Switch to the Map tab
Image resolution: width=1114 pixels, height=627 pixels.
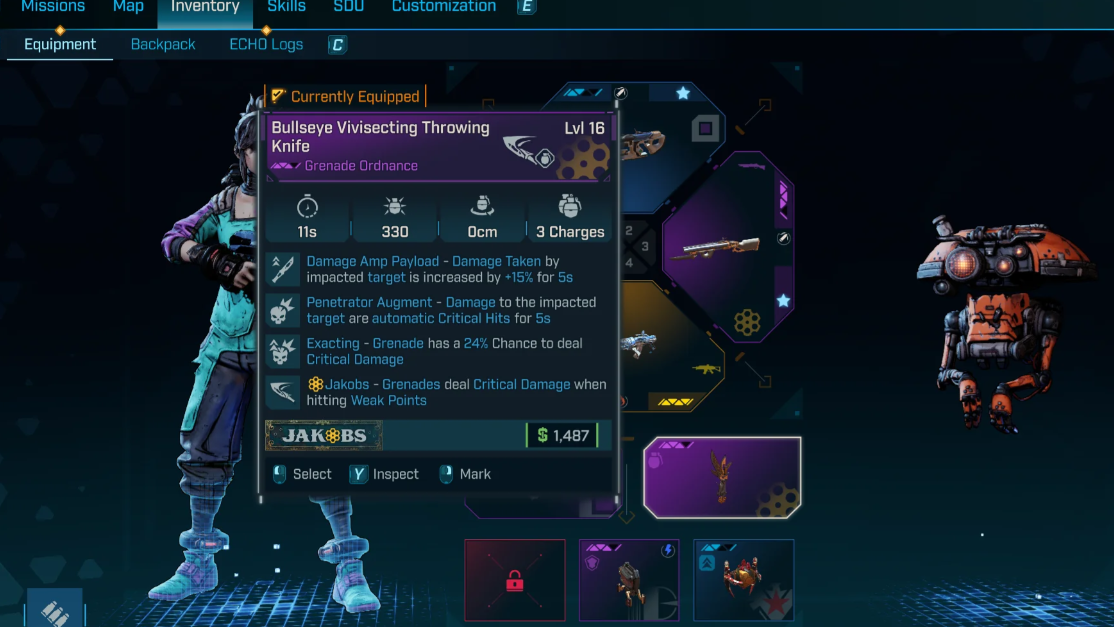[x=128, y=7]
